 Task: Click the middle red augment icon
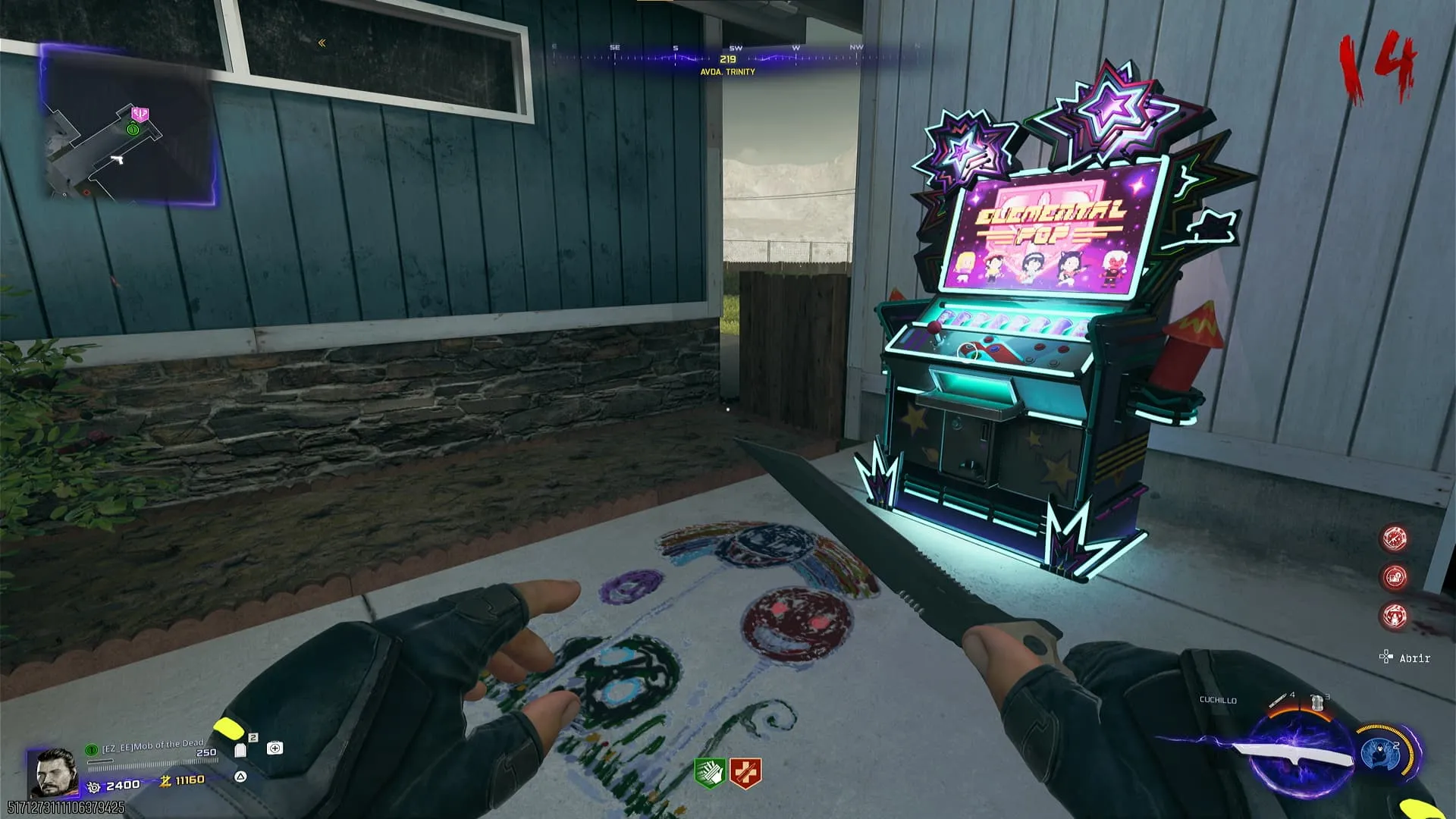(x=1395, y=577)
